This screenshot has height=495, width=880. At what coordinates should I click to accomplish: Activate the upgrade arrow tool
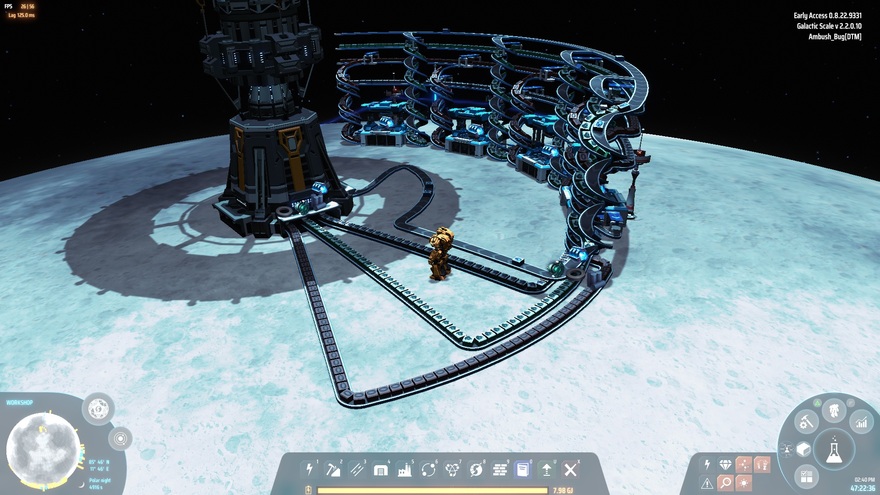pos(547,469)
